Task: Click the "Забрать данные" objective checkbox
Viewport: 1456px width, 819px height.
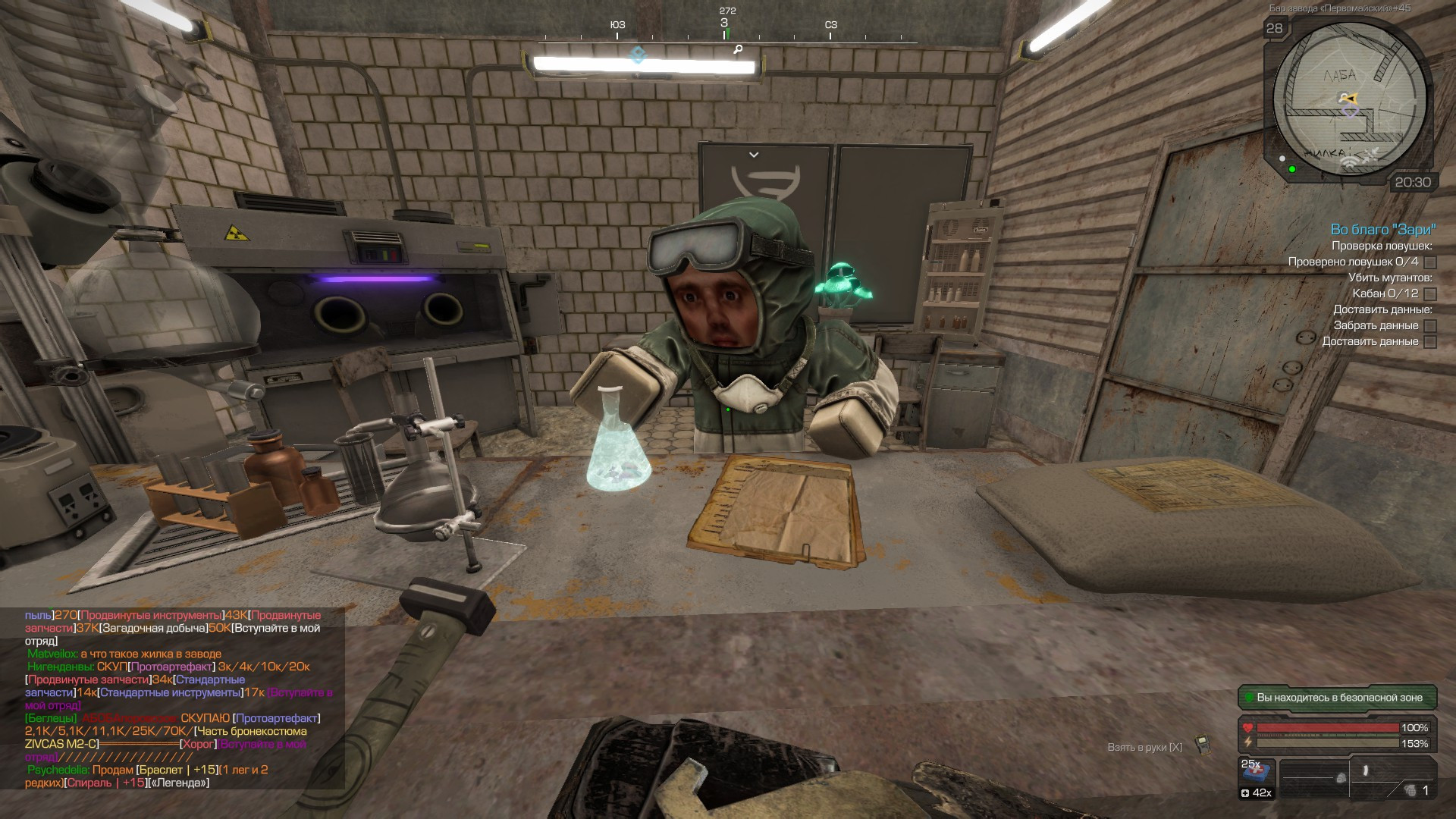Action: 1430,326
